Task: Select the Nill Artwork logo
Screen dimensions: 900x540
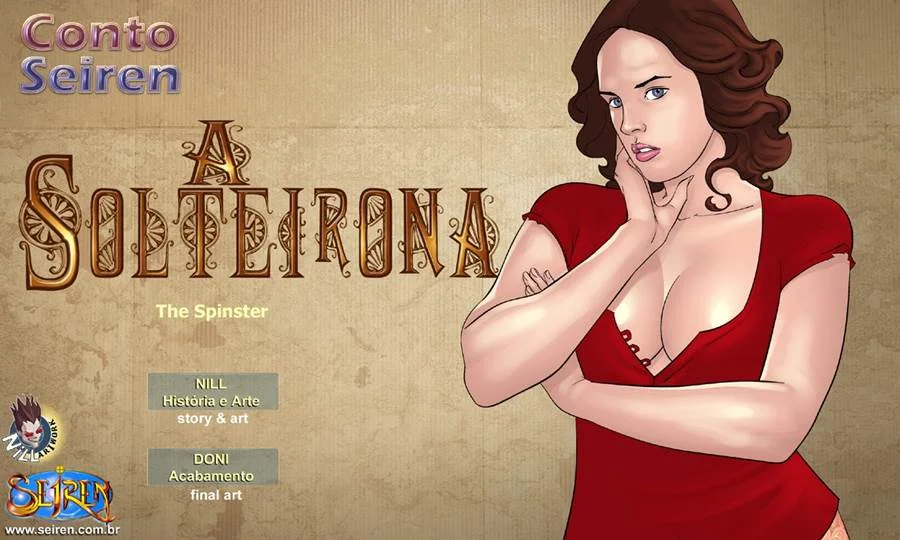Action: (x=32, y=426)
